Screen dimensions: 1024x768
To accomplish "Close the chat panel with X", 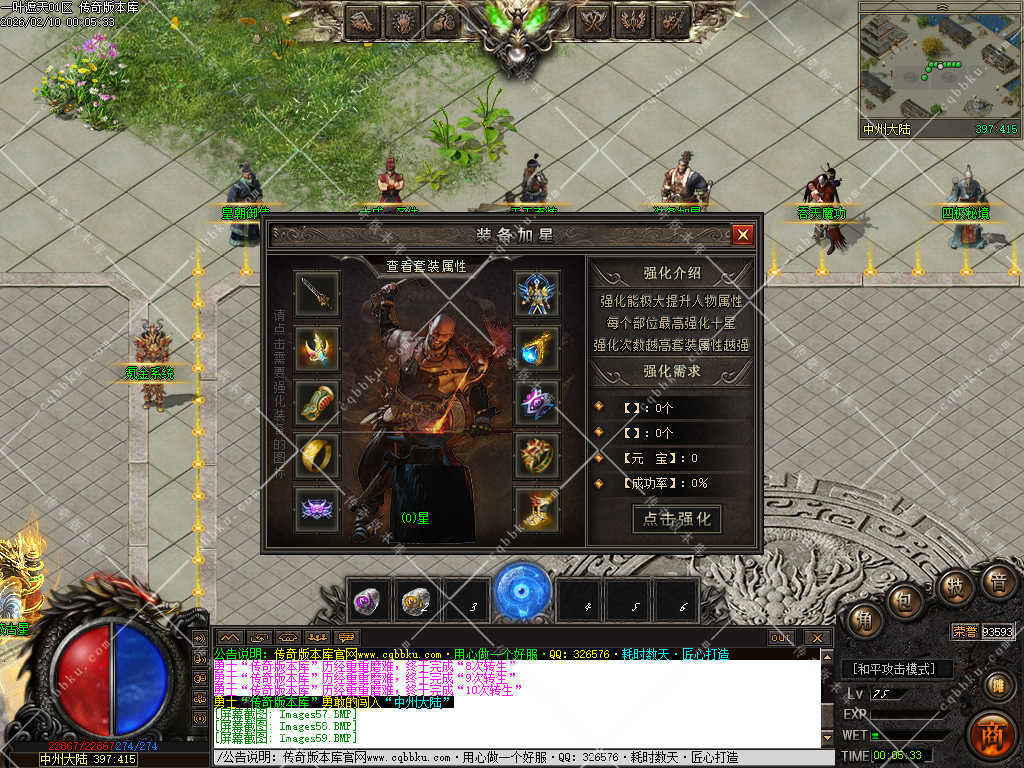I will pos(817,638).
